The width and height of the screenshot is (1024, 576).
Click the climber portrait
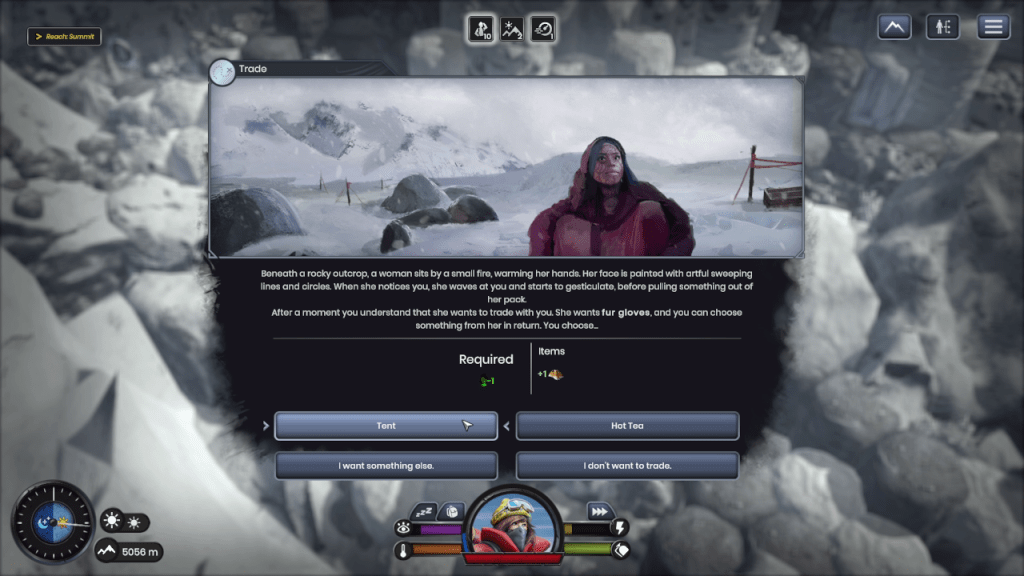[x=512, y=523]
